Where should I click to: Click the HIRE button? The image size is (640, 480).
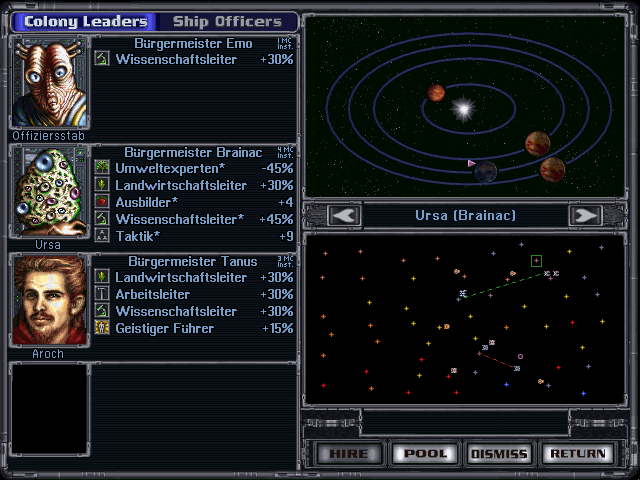tap(348, 453)
